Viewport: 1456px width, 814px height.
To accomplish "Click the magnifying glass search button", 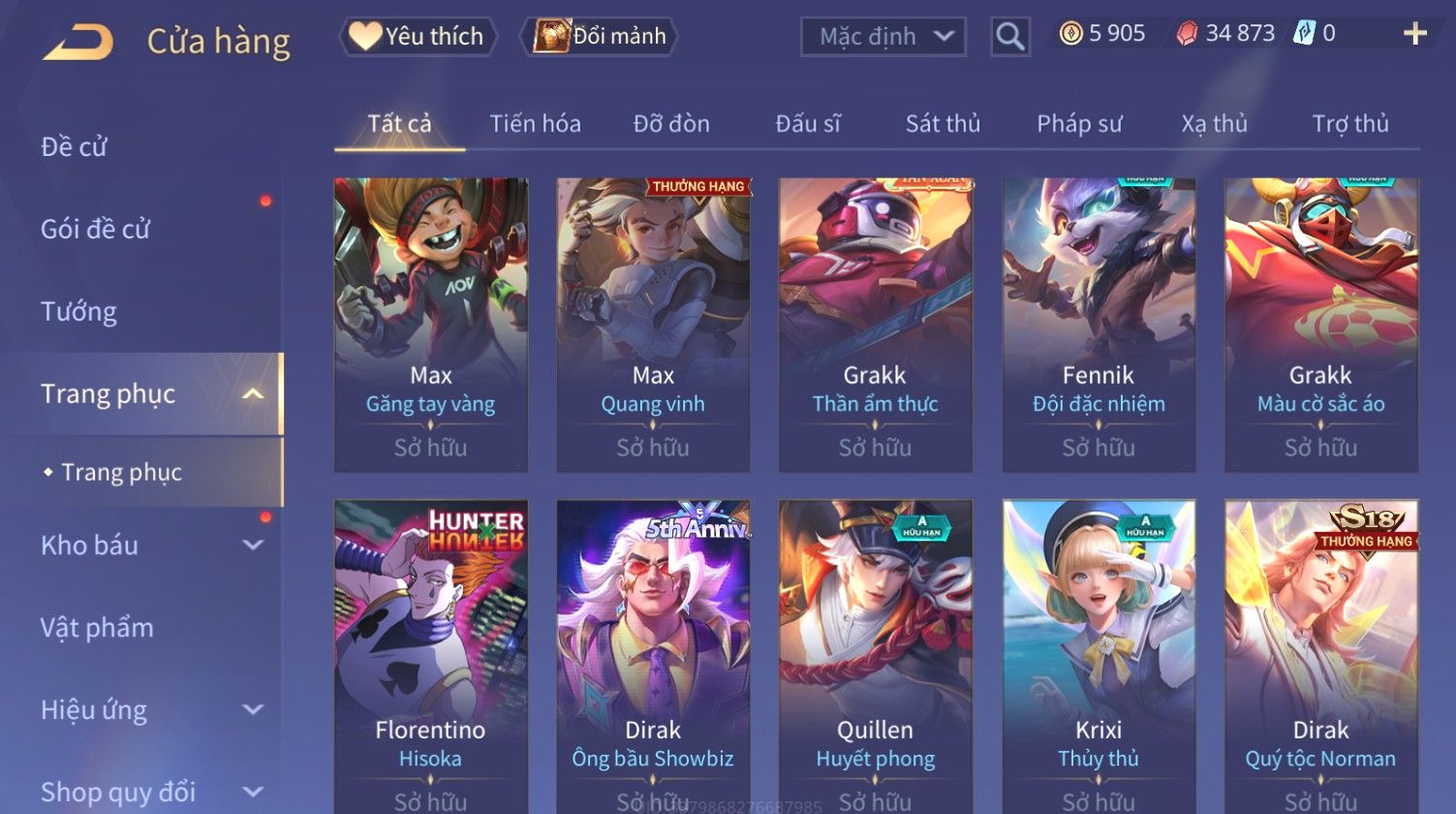I will pyautogui.click(x=1009, y=38).
